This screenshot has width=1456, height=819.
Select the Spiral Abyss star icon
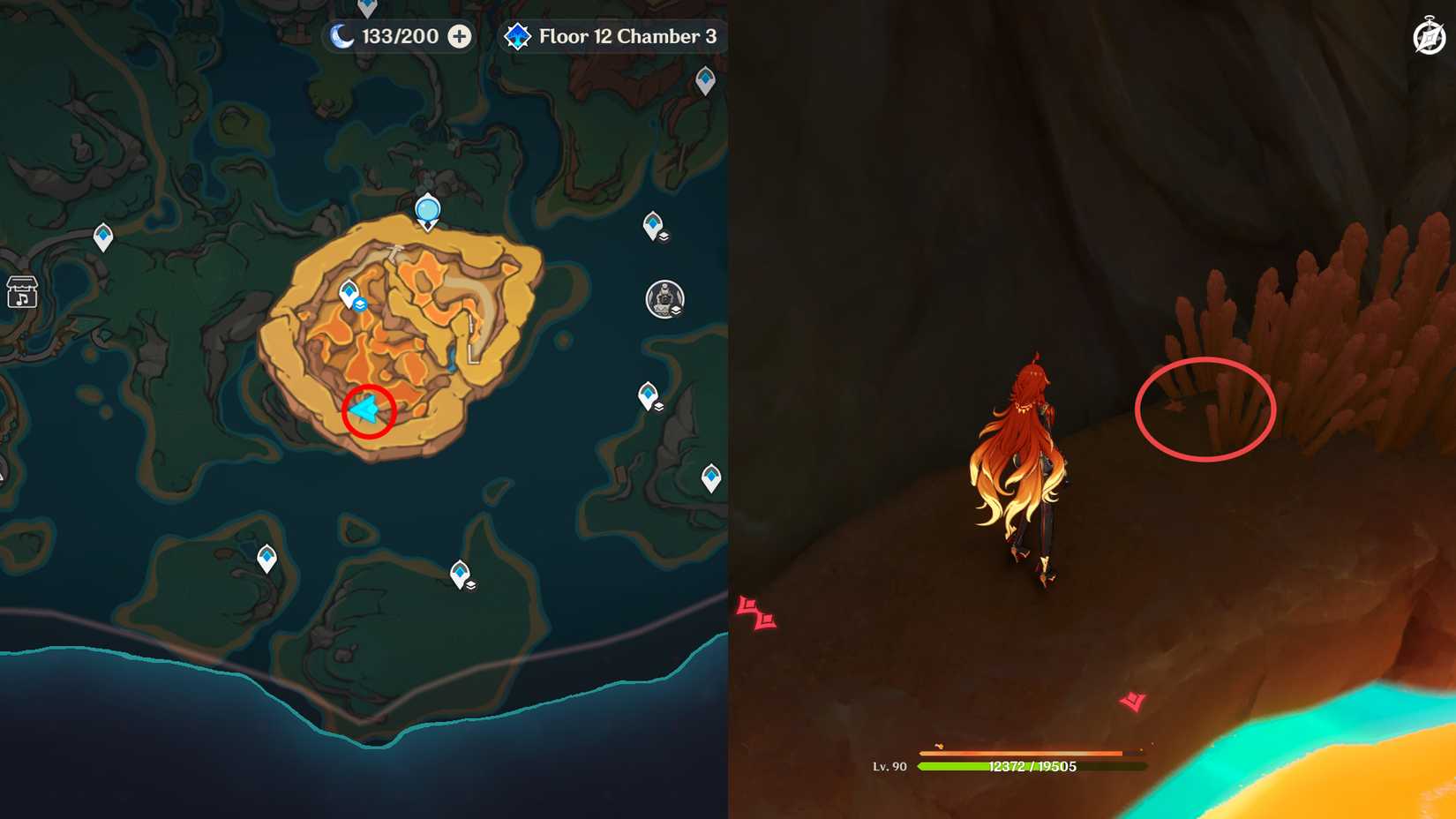(x=517, y=37)
